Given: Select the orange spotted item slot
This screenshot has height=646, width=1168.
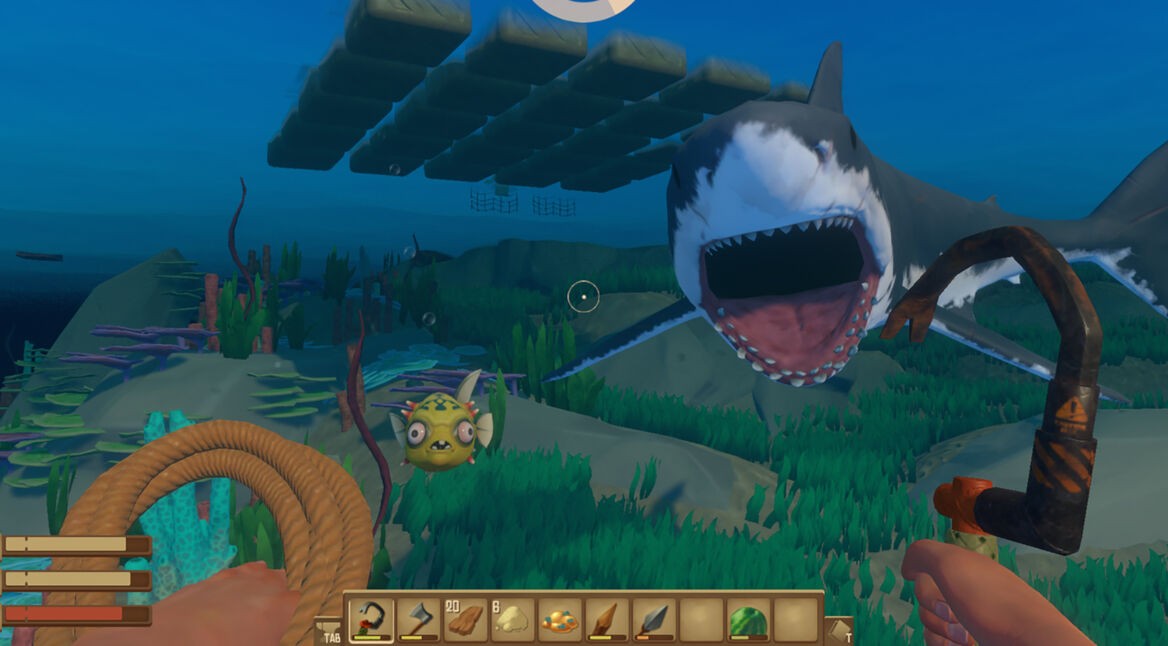Looking at the screenshot, I should [x=559, y=620].
